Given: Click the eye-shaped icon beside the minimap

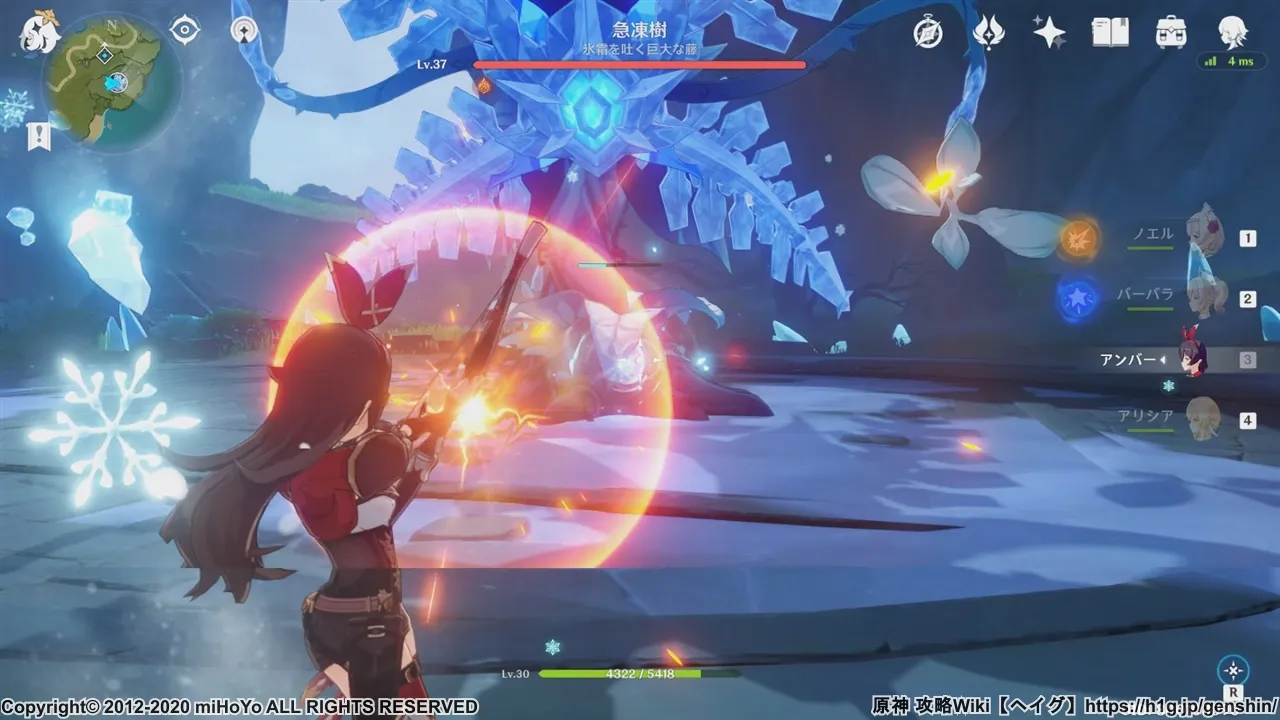Looking at the screenshot, I should (185, 30).
